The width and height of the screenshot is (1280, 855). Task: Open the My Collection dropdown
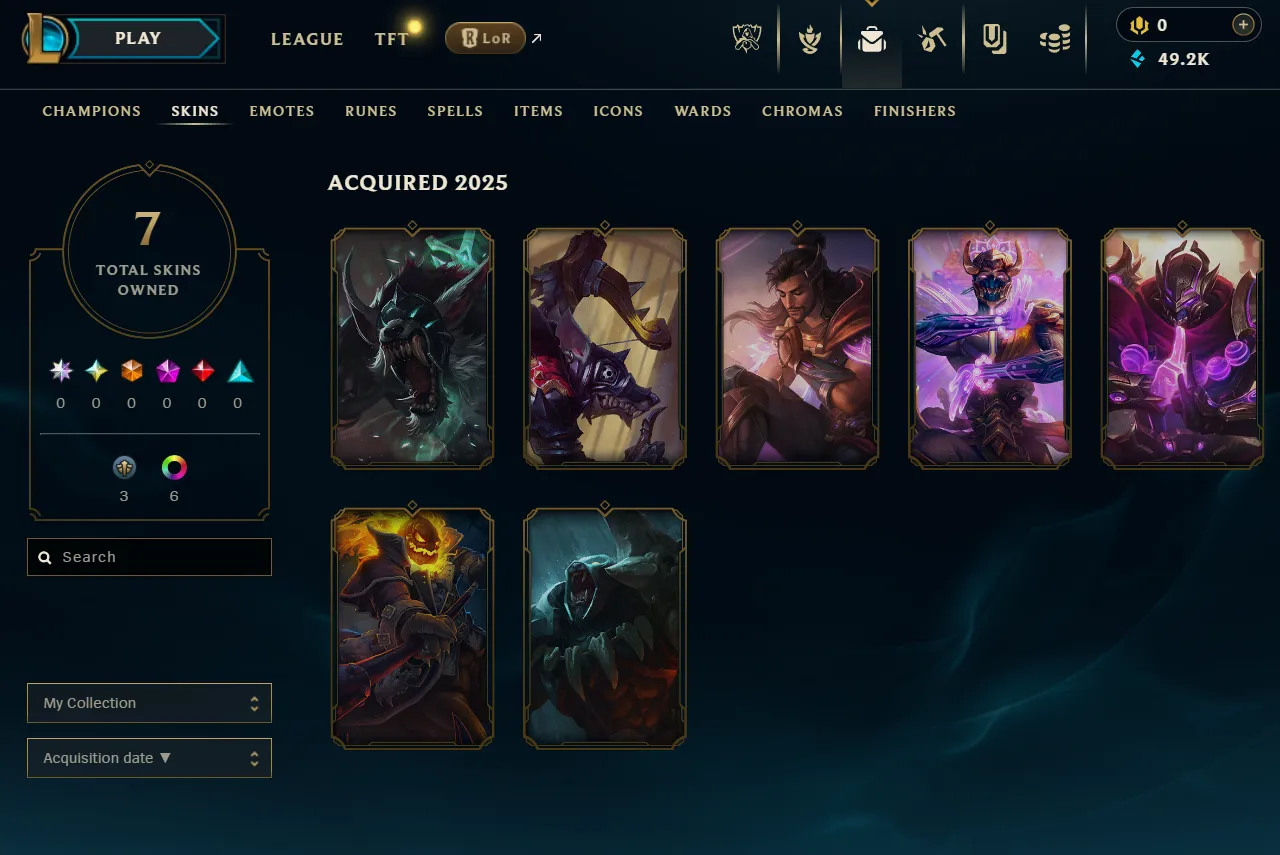[149, 703]
